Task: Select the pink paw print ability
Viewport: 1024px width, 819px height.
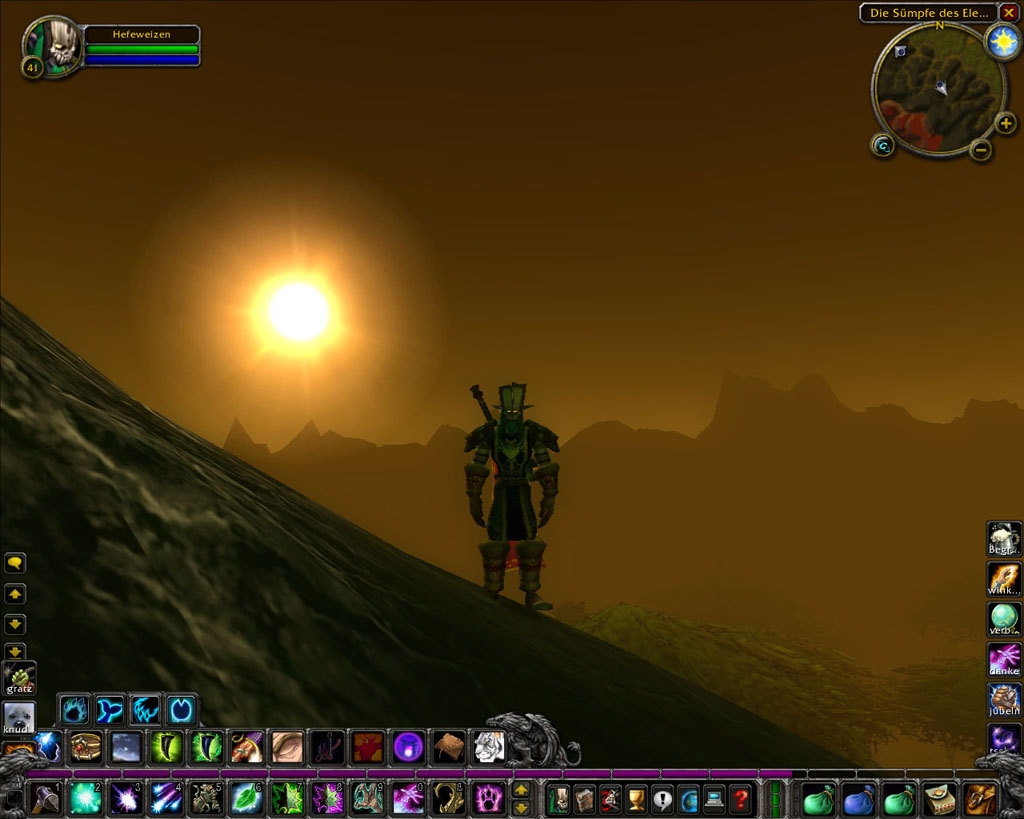Action: [x=488, y=798]
